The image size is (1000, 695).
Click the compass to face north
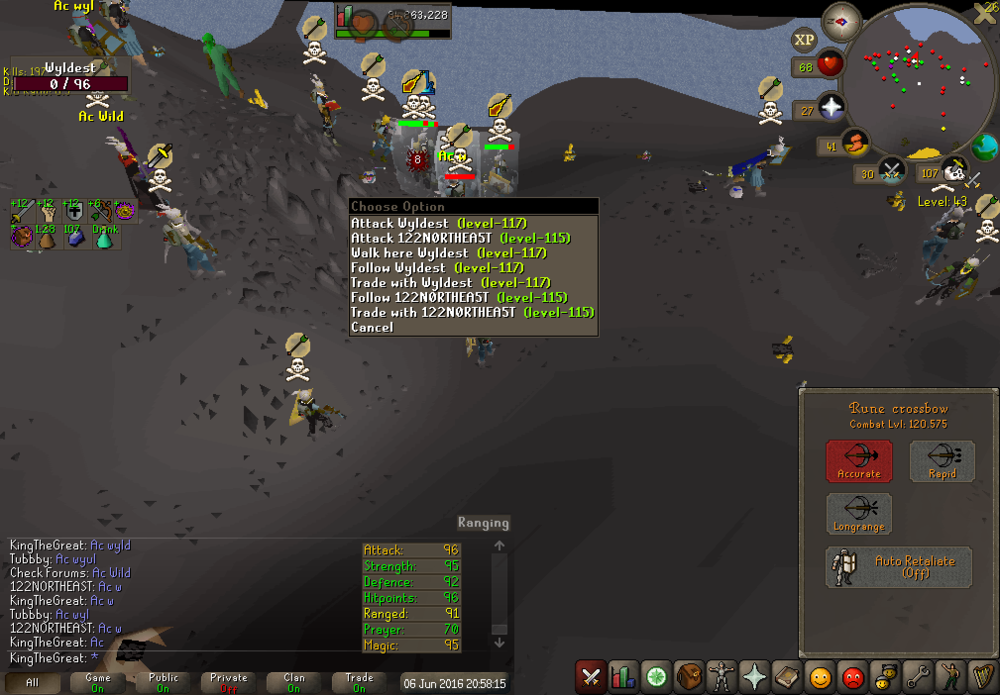(x=841, y=21)
